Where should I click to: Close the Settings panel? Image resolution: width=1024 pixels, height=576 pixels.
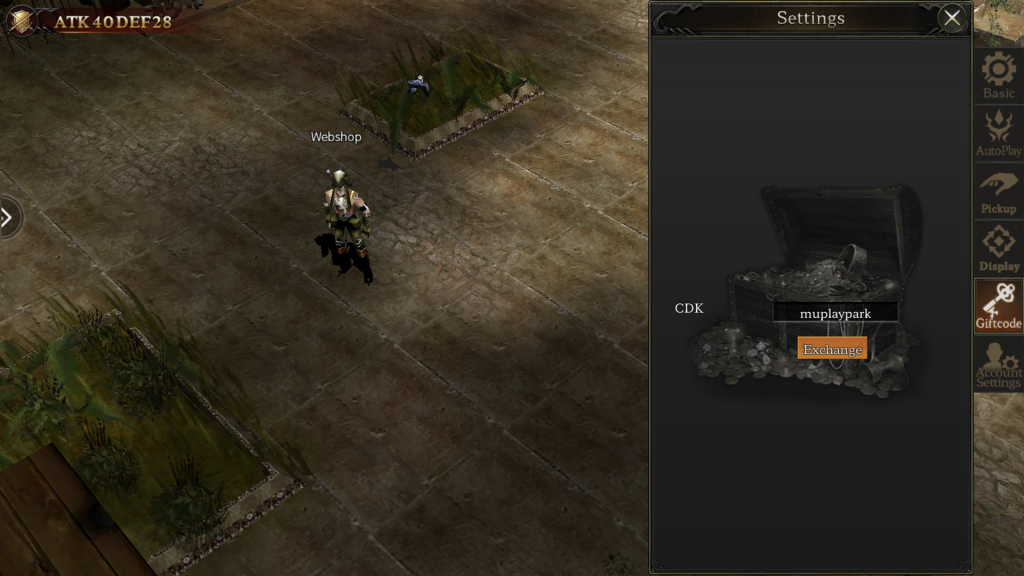[x=952, y=17]
